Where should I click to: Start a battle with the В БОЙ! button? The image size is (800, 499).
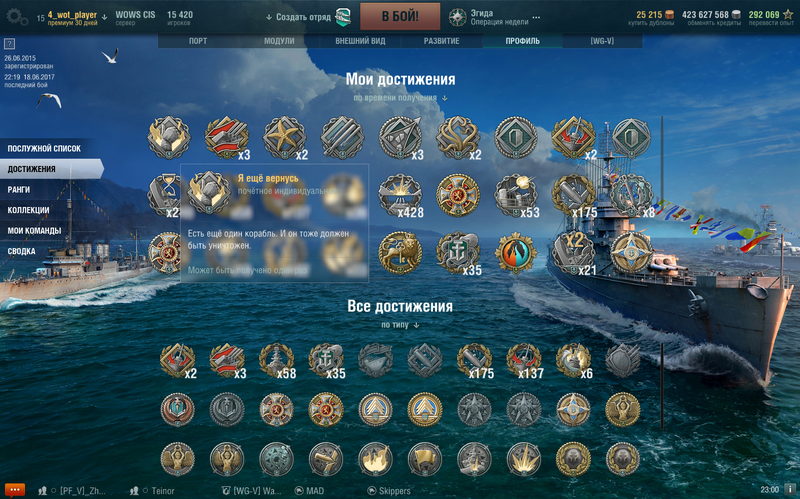400,16
